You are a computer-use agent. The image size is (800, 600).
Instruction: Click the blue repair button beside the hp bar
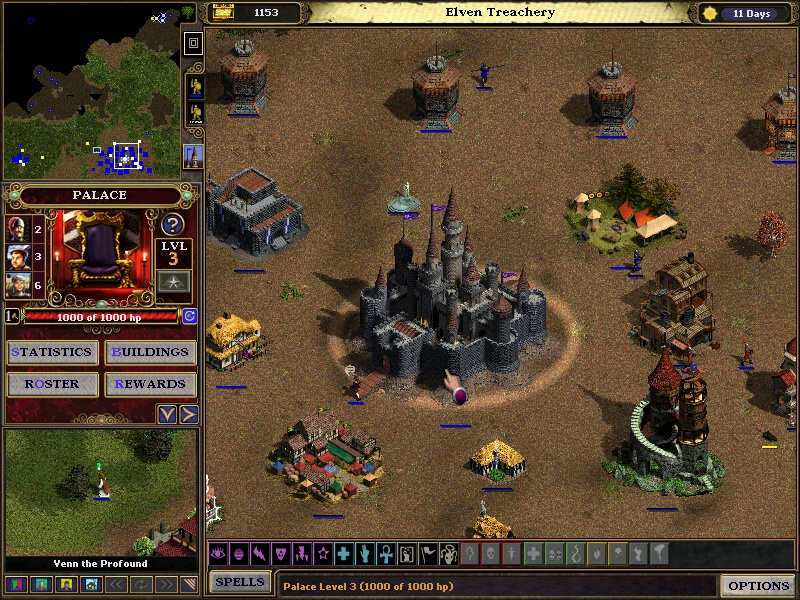click(189, 316)
